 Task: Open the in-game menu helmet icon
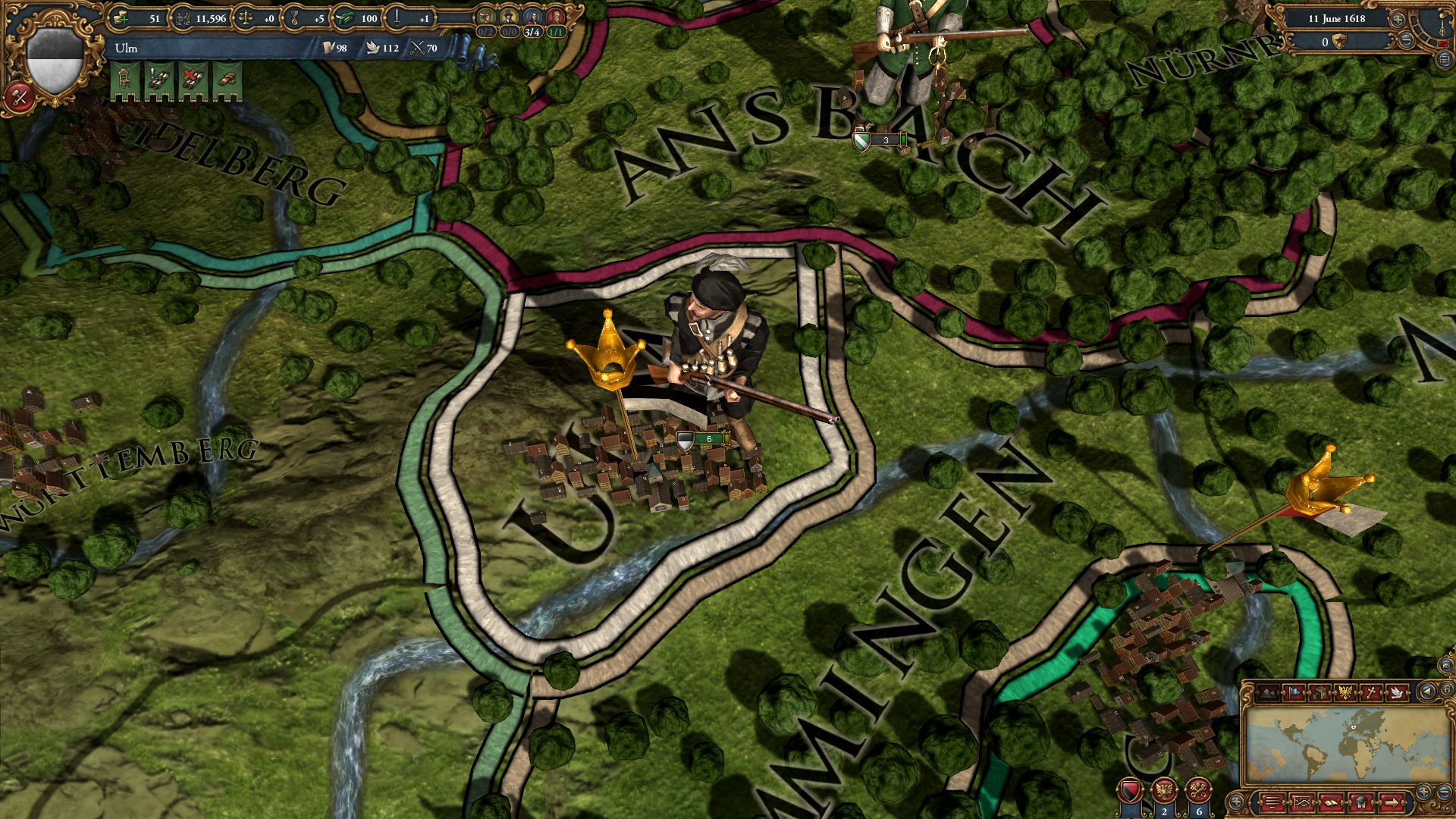[x=1361, y=802]
